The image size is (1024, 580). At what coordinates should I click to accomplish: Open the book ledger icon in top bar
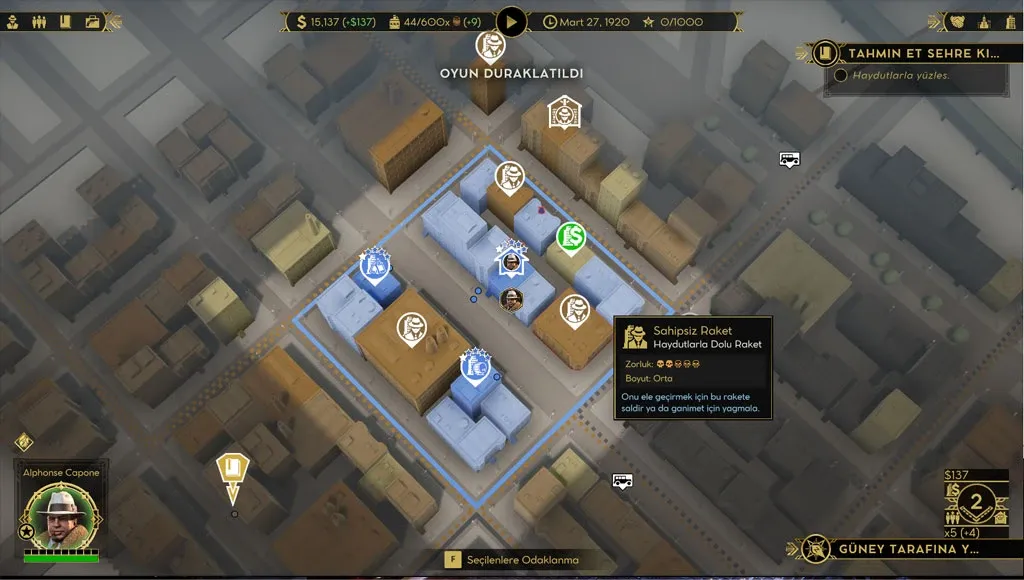coord(65,21)
